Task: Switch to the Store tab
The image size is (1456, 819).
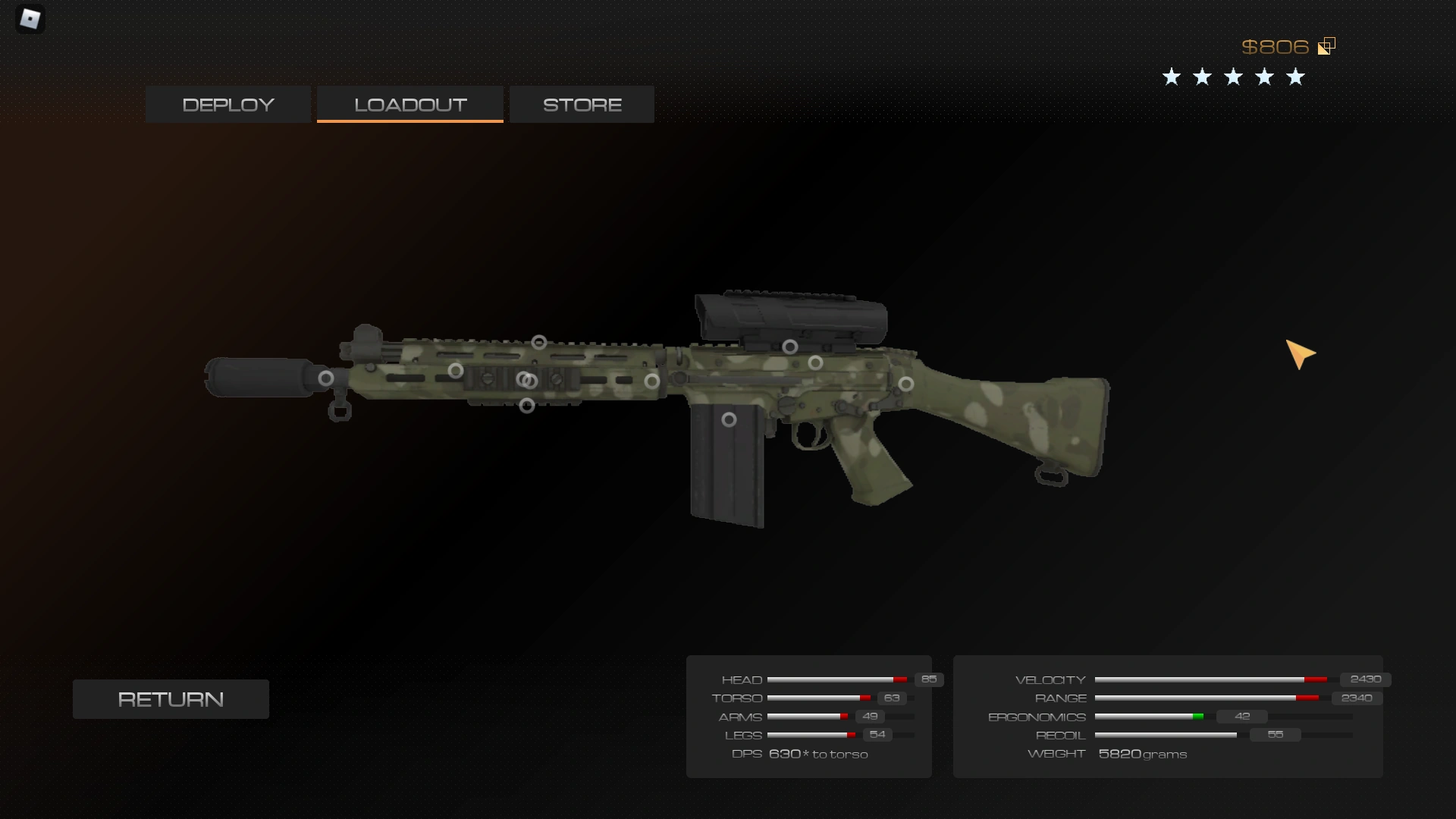Action: click(581, 104)
